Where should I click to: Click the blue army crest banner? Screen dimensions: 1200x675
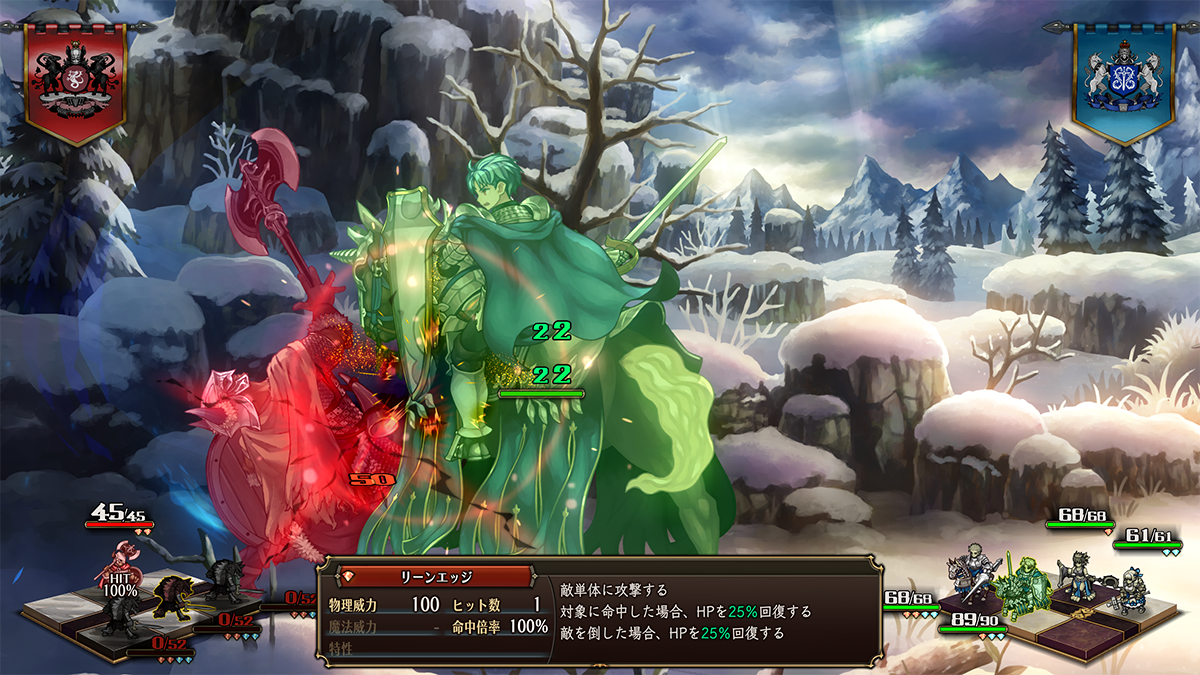coord(1123,80)
